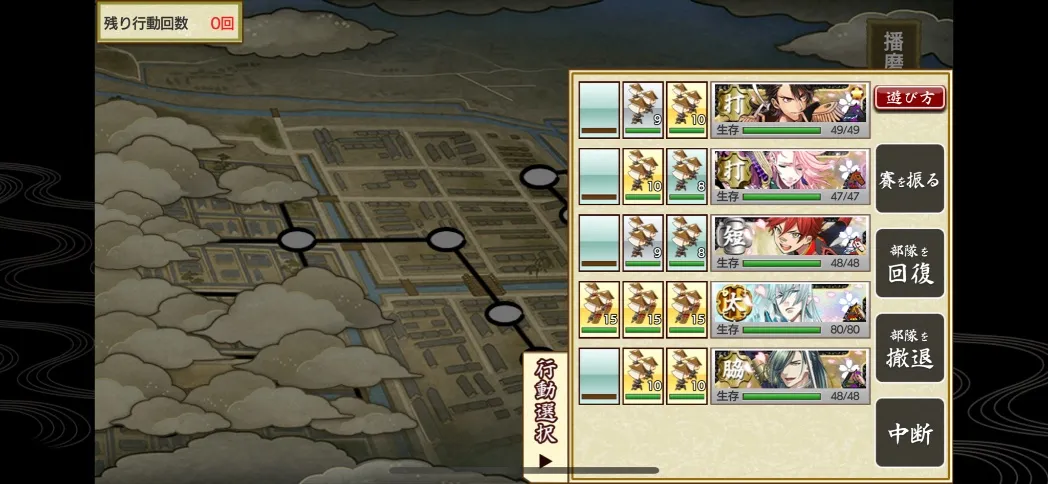Screen dimensions: 1048x484
Task: Choose the pink-haired uchigatana with 47/47 HP
Action: pyautogui.click(x=789, y=177)
